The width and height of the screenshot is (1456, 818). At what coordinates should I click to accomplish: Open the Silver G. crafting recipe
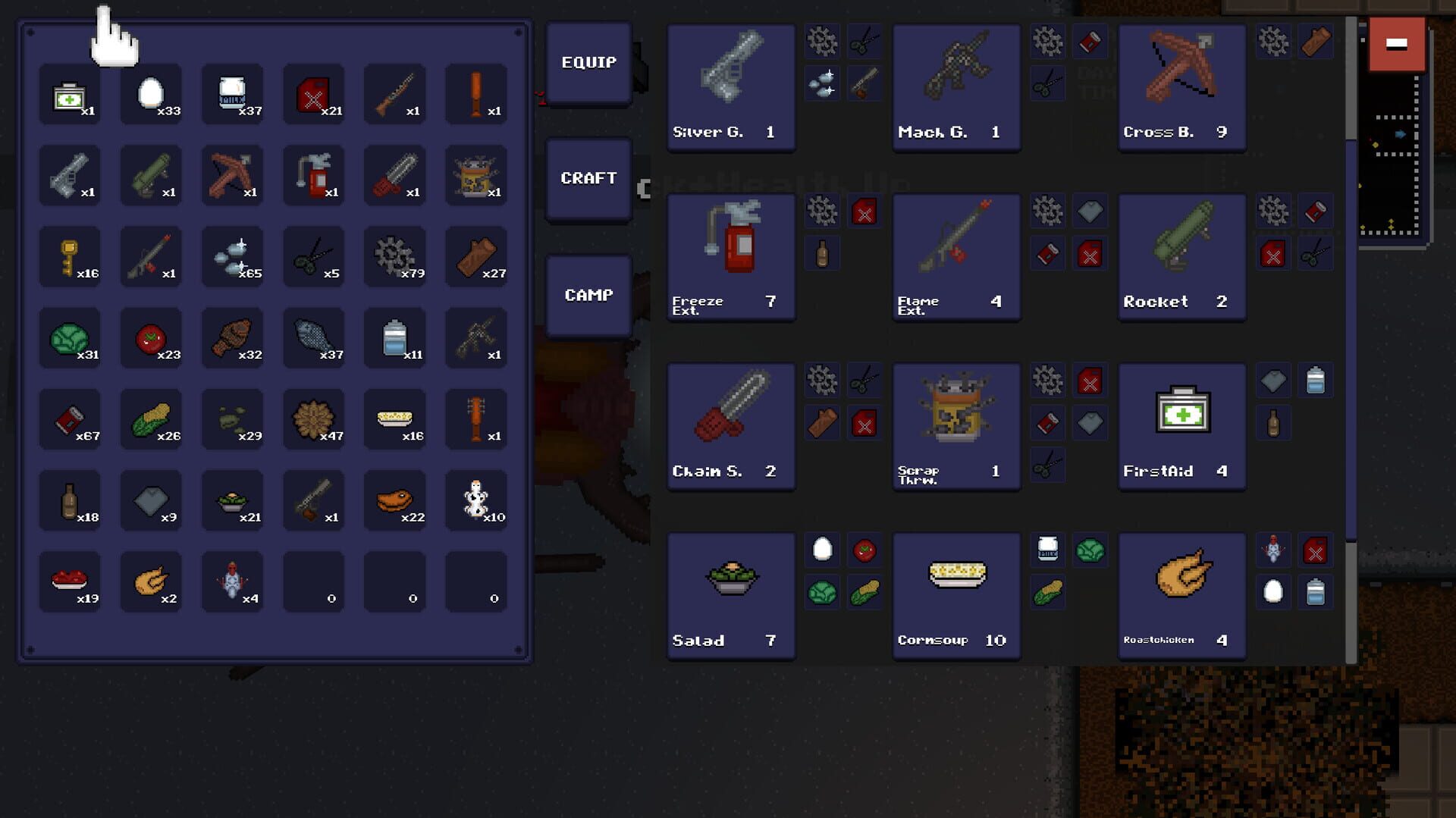pyautogui.click(x=730, y=83)
